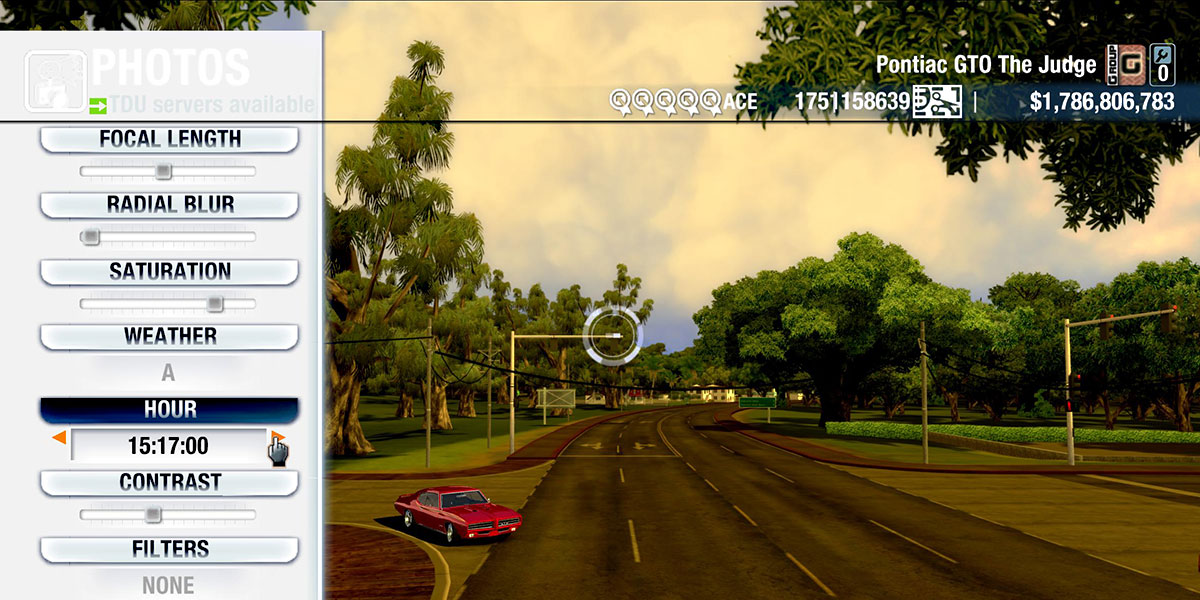Decrease the hour with the left arrow
The width and height of the screenshot is (1200, 600).
click(60, 439)
